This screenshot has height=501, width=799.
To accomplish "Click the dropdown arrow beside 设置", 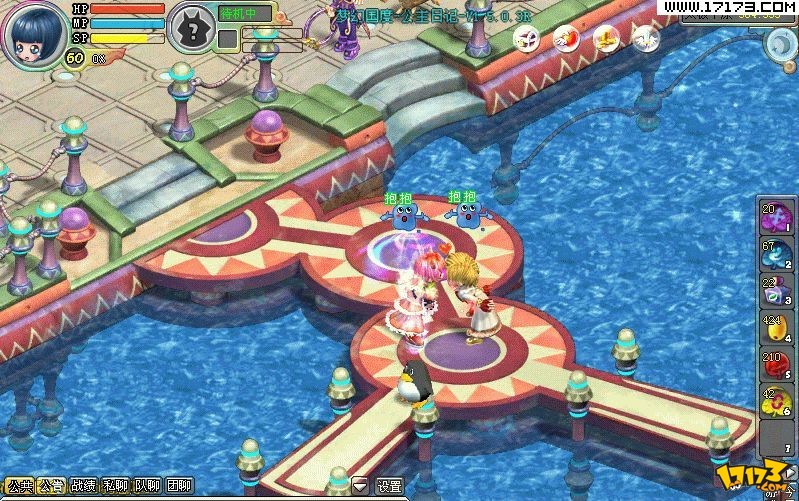I will pyautogui.click(x=360, y=486).
